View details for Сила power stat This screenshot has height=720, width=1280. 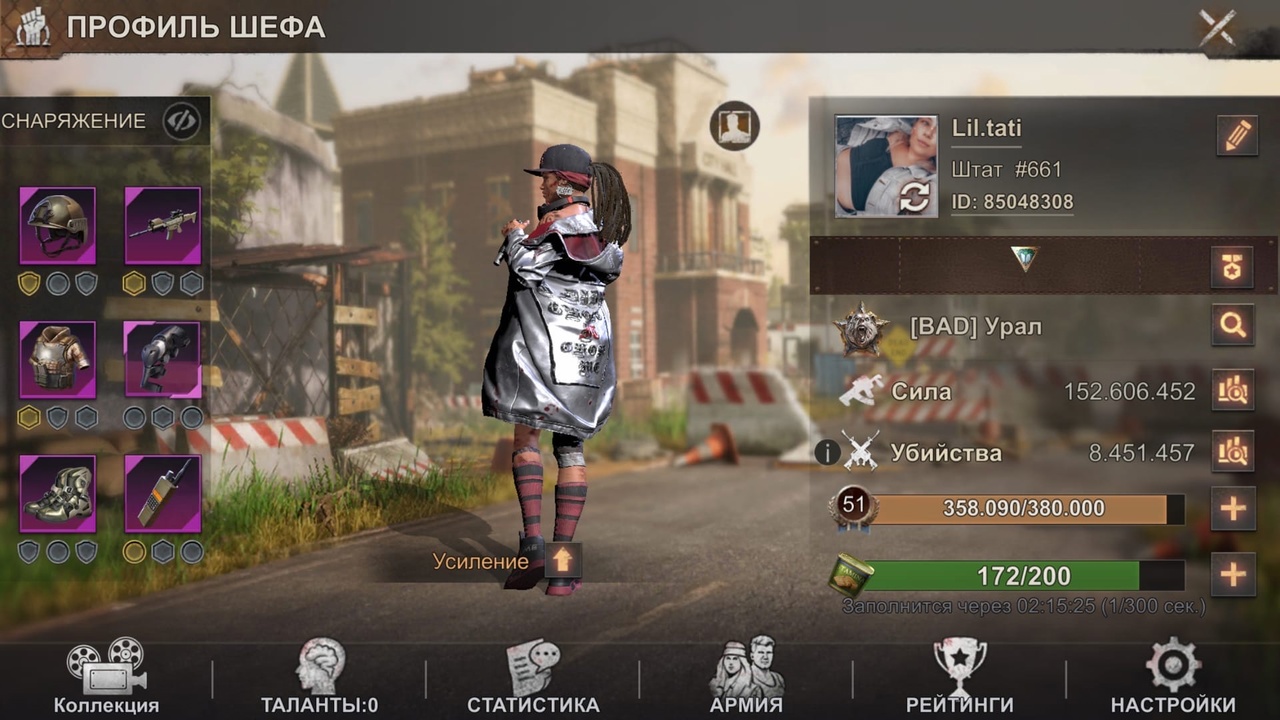(1232, 391)
